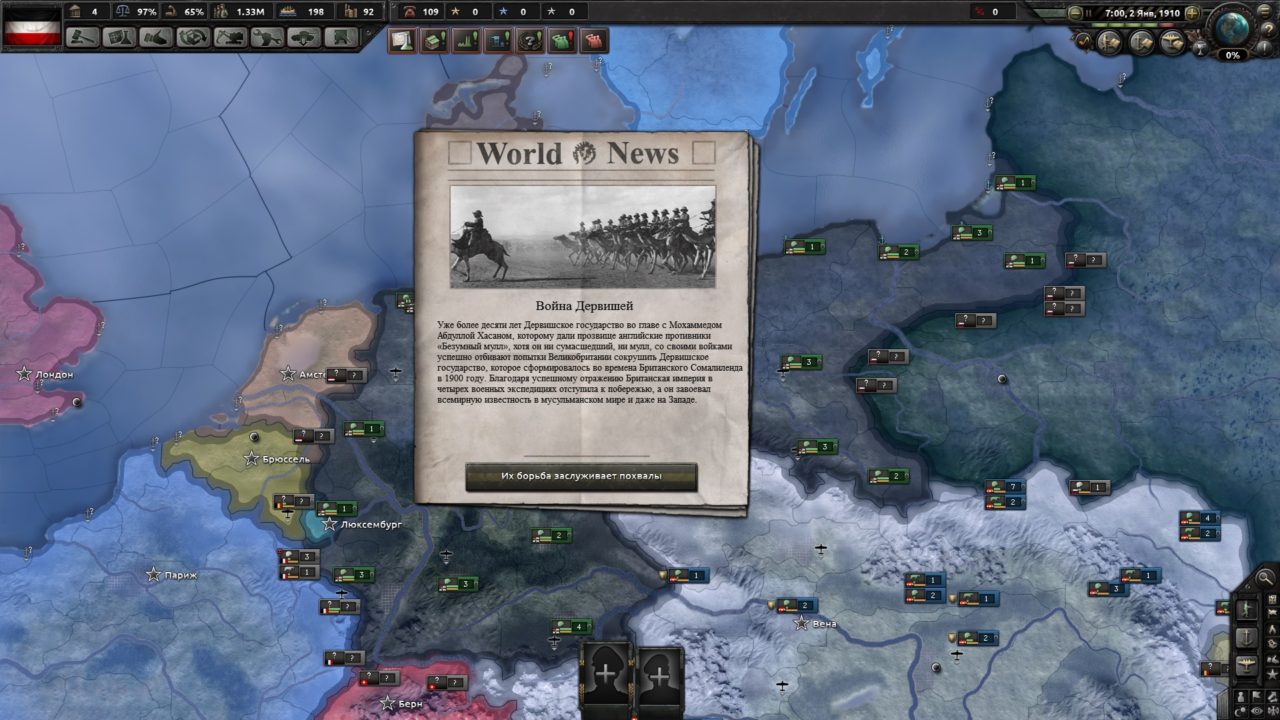Open naval battle plans anchor icon
Image resolution: width=1280 pixels, height=720 pixels.
1139,41
